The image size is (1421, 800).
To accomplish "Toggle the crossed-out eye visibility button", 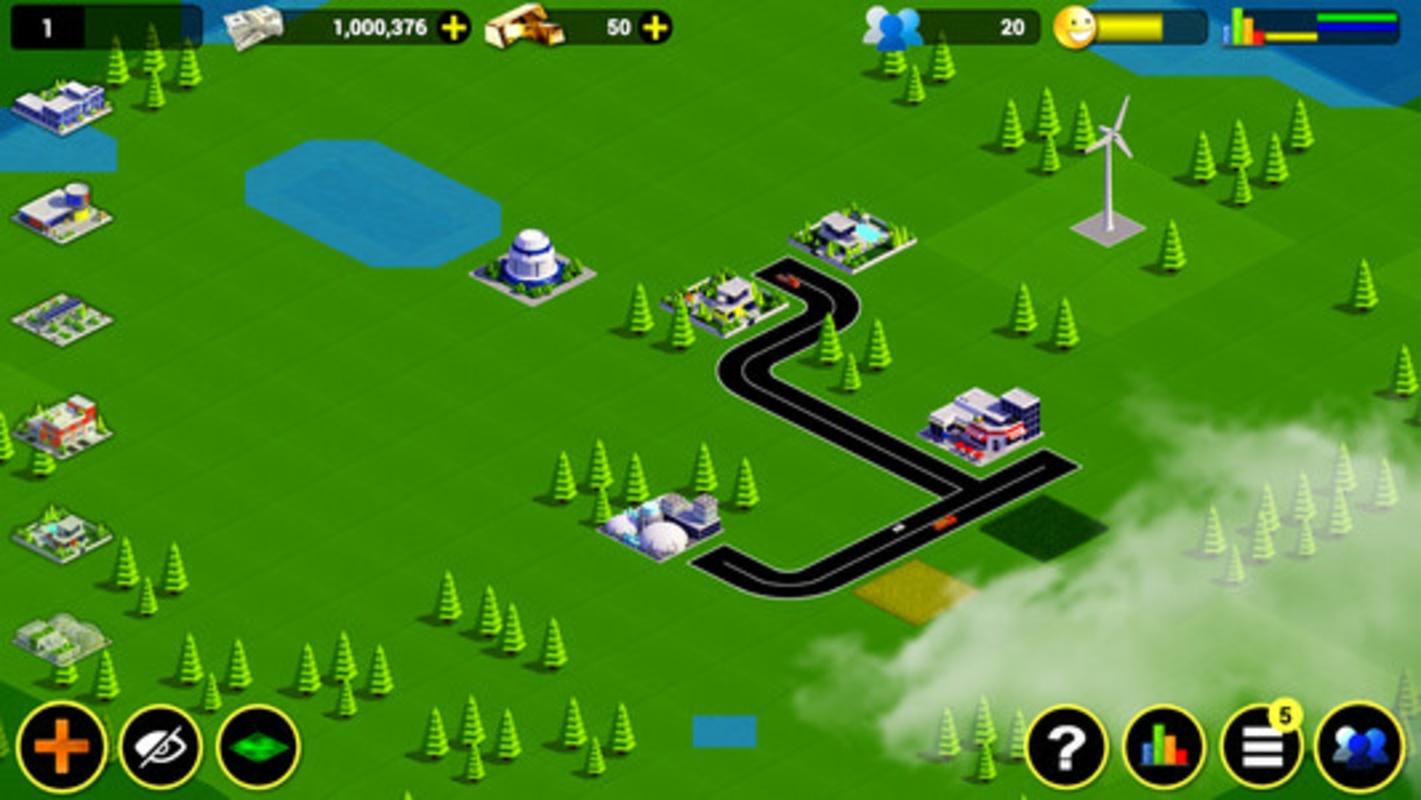I will point(160,747).
